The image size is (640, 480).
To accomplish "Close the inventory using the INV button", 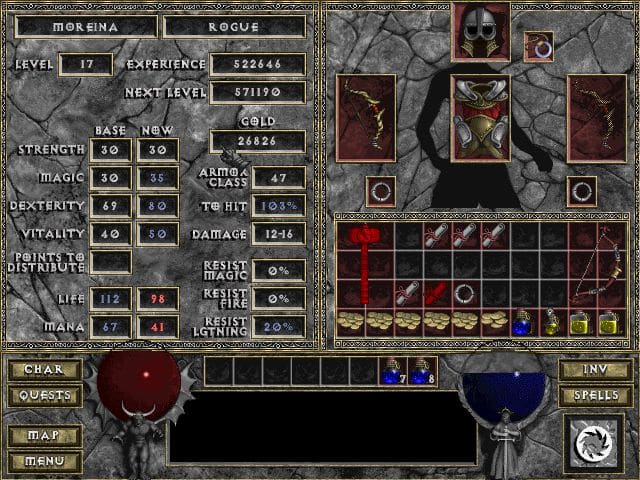I will pos(594,370).
